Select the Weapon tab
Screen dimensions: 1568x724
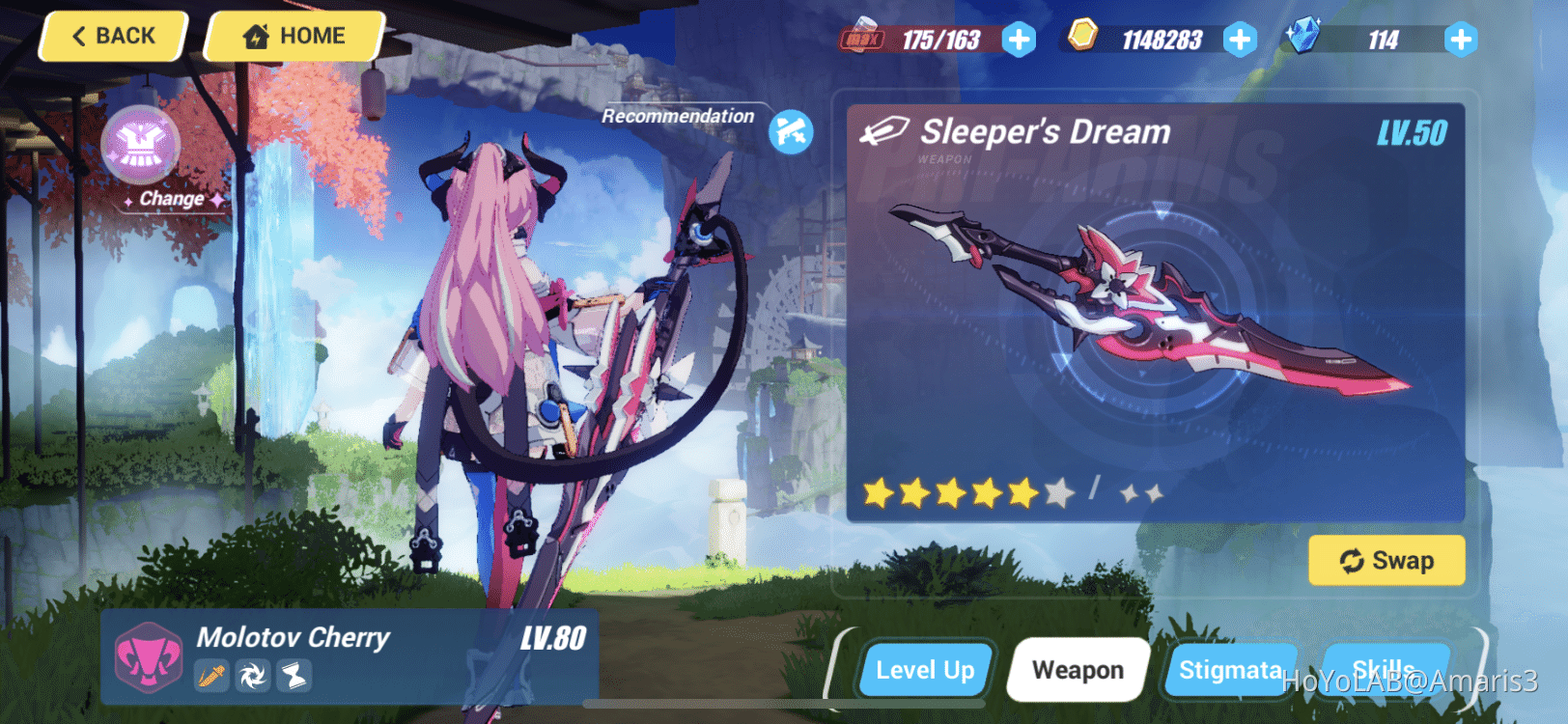coord(1078,669)
